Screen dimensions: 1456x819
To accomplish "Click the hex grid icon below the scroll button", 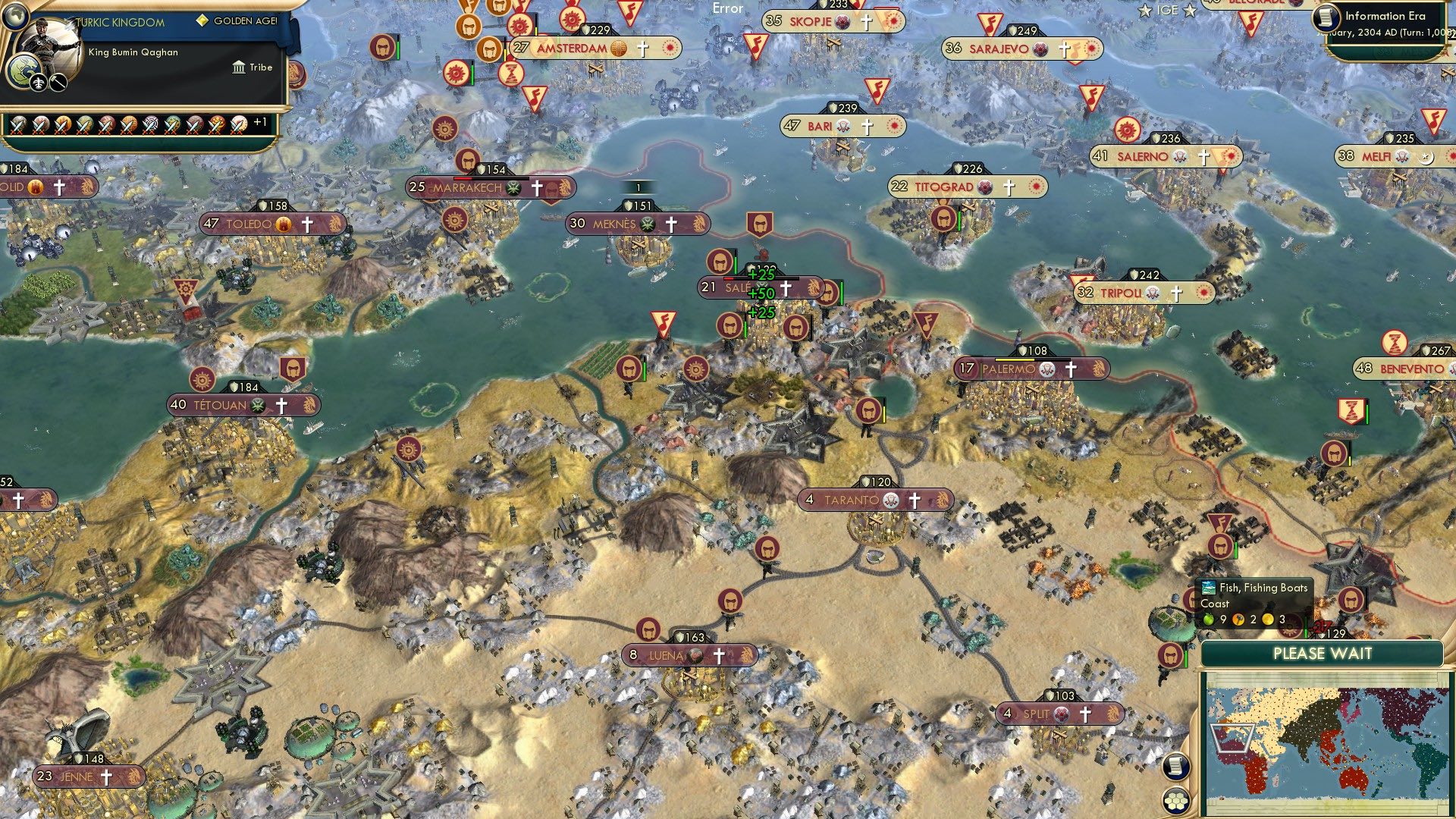I will click(x=1176, y=801).
